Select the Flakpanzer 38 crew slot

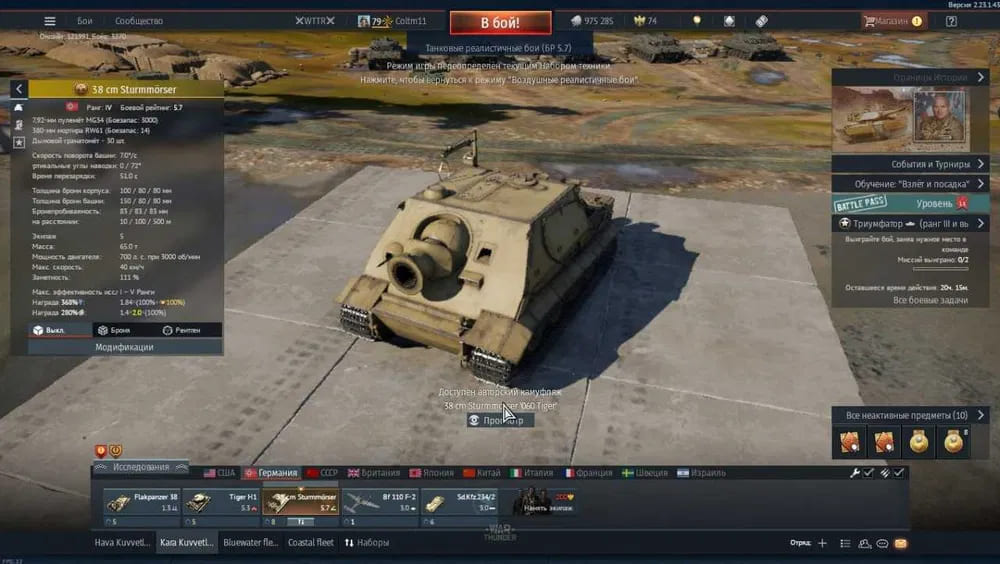click(141, 502)
